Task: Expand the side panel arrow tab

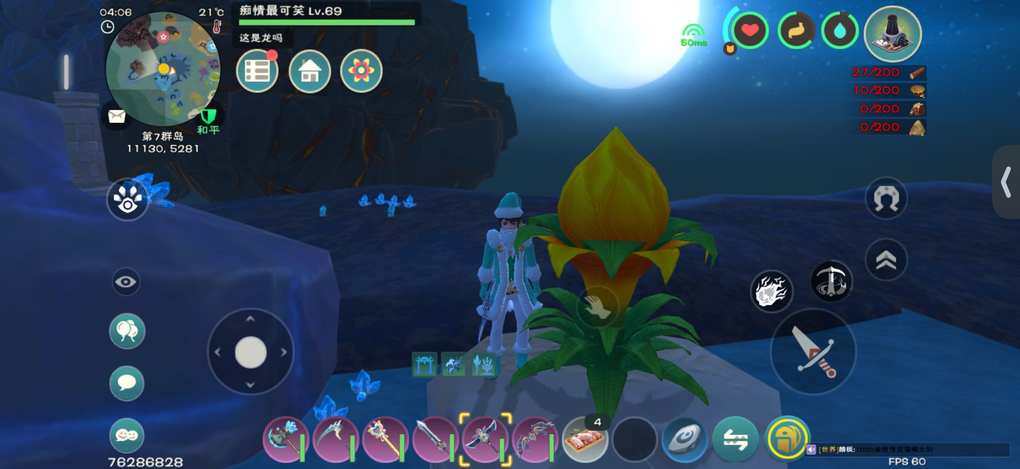Action: tap(1006, 182)
